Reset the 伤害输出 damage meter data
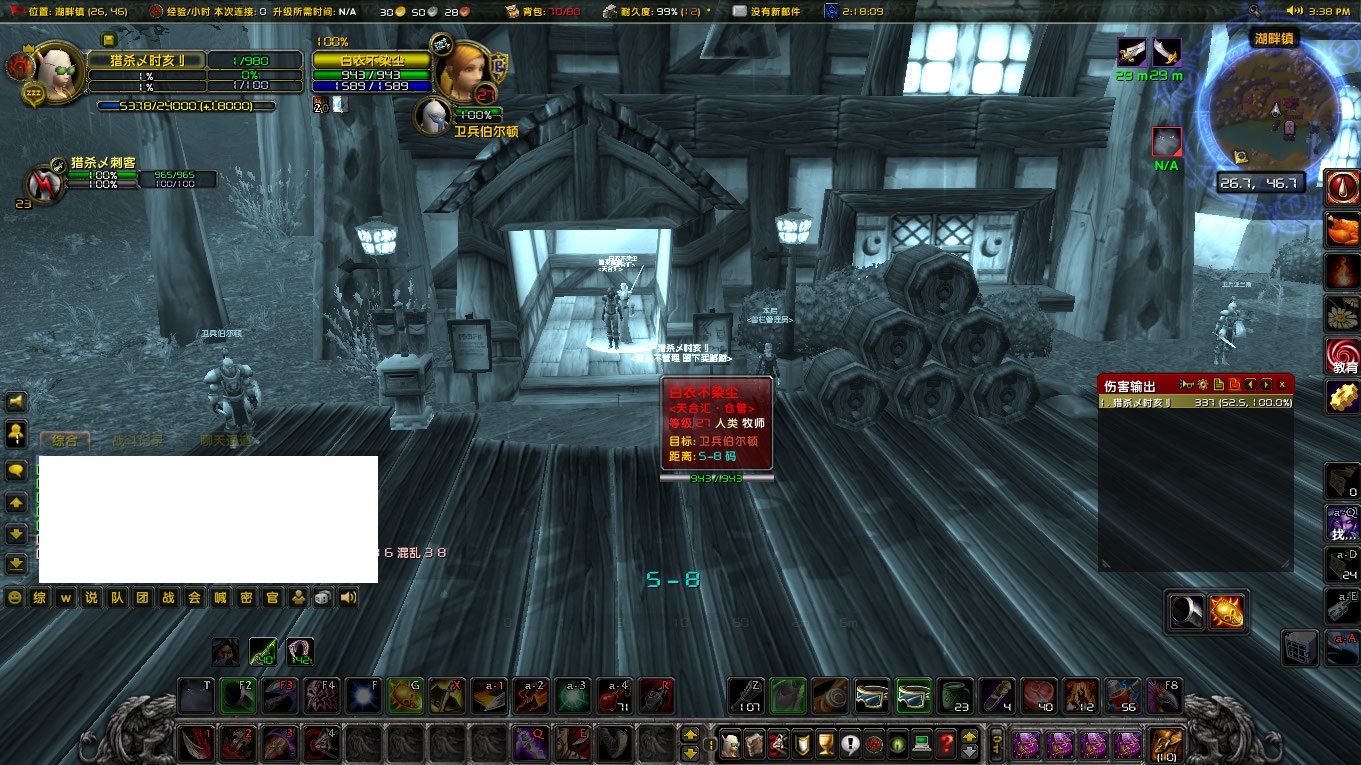Image resolution: width=1361 pixels, height=765 pixels. coord(1235,383)
